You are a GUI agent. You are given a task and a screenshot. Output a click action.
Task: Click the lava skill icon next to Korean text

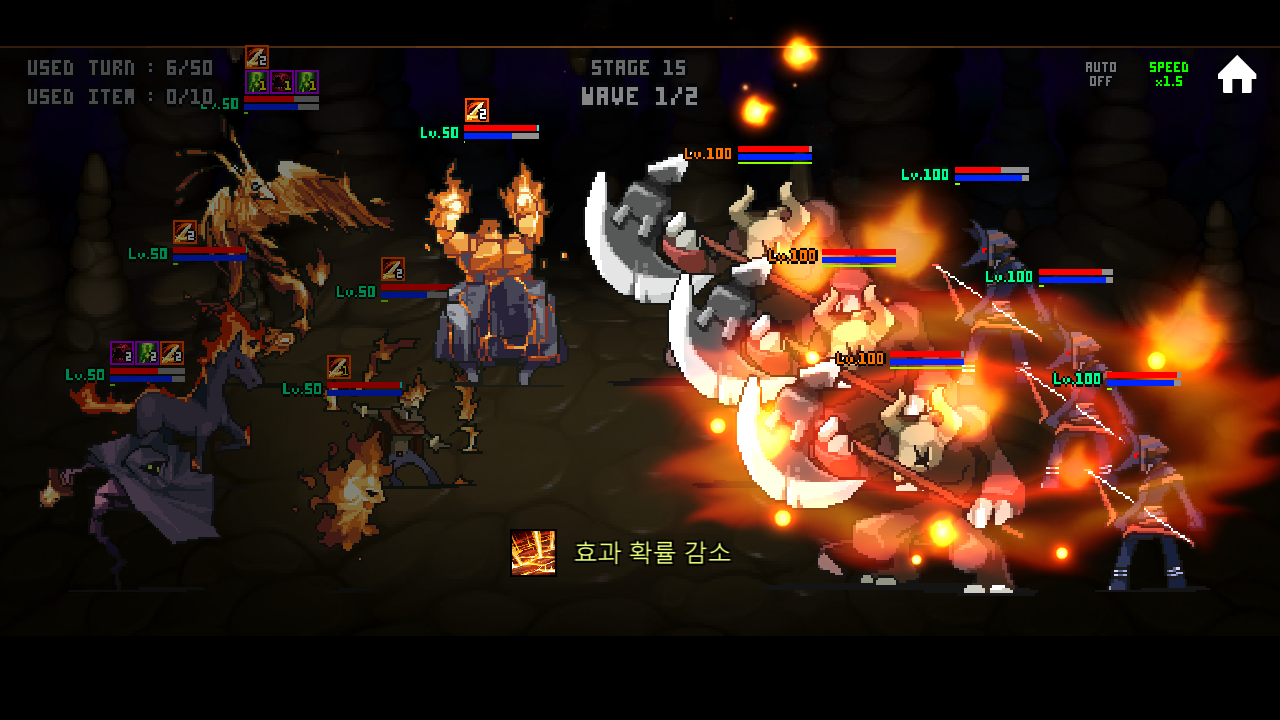535,551
